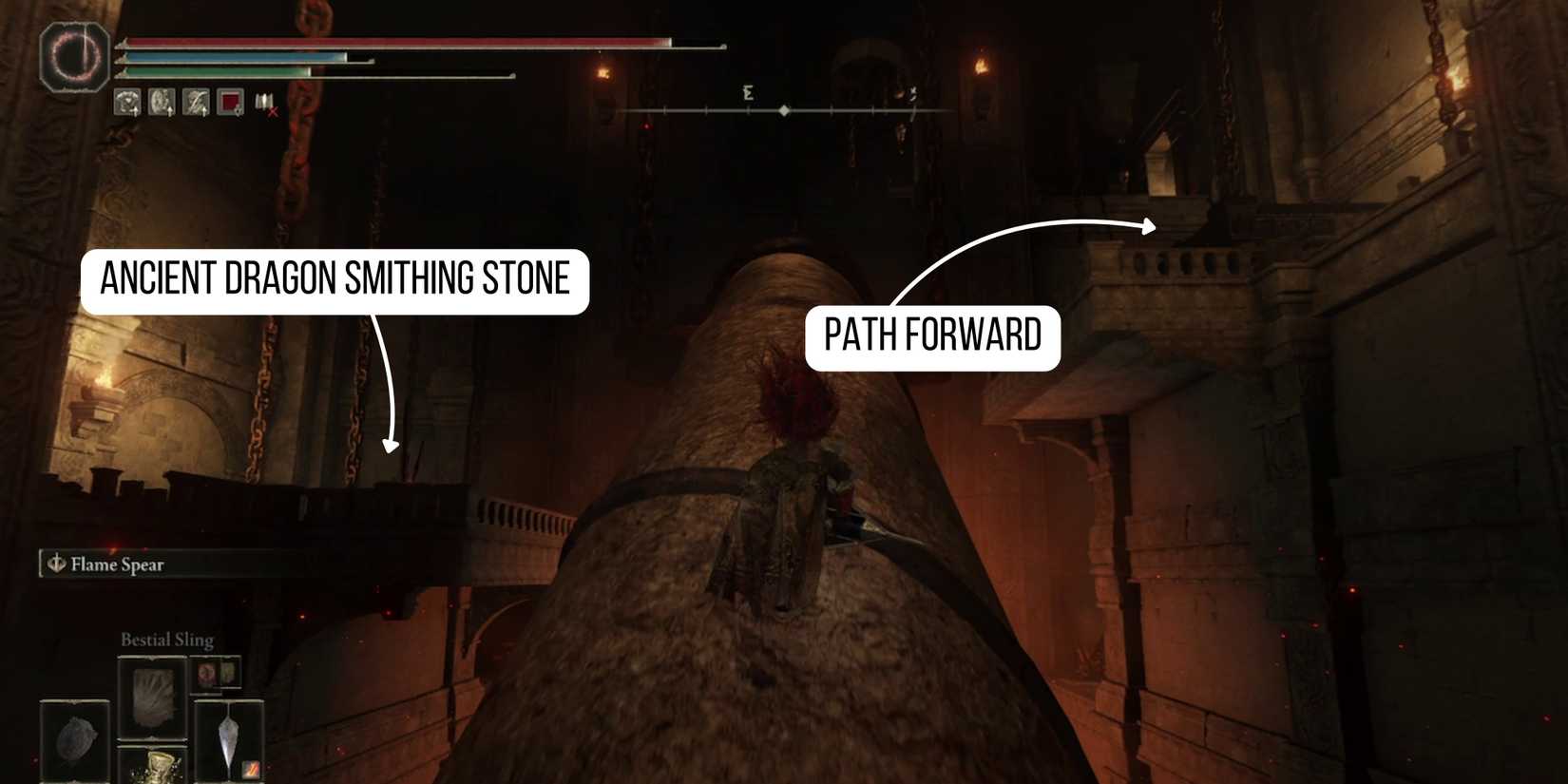Screen dimensions: 1568x784
Task: Select the attack boost buff status icon
Action: pos(125,104)
